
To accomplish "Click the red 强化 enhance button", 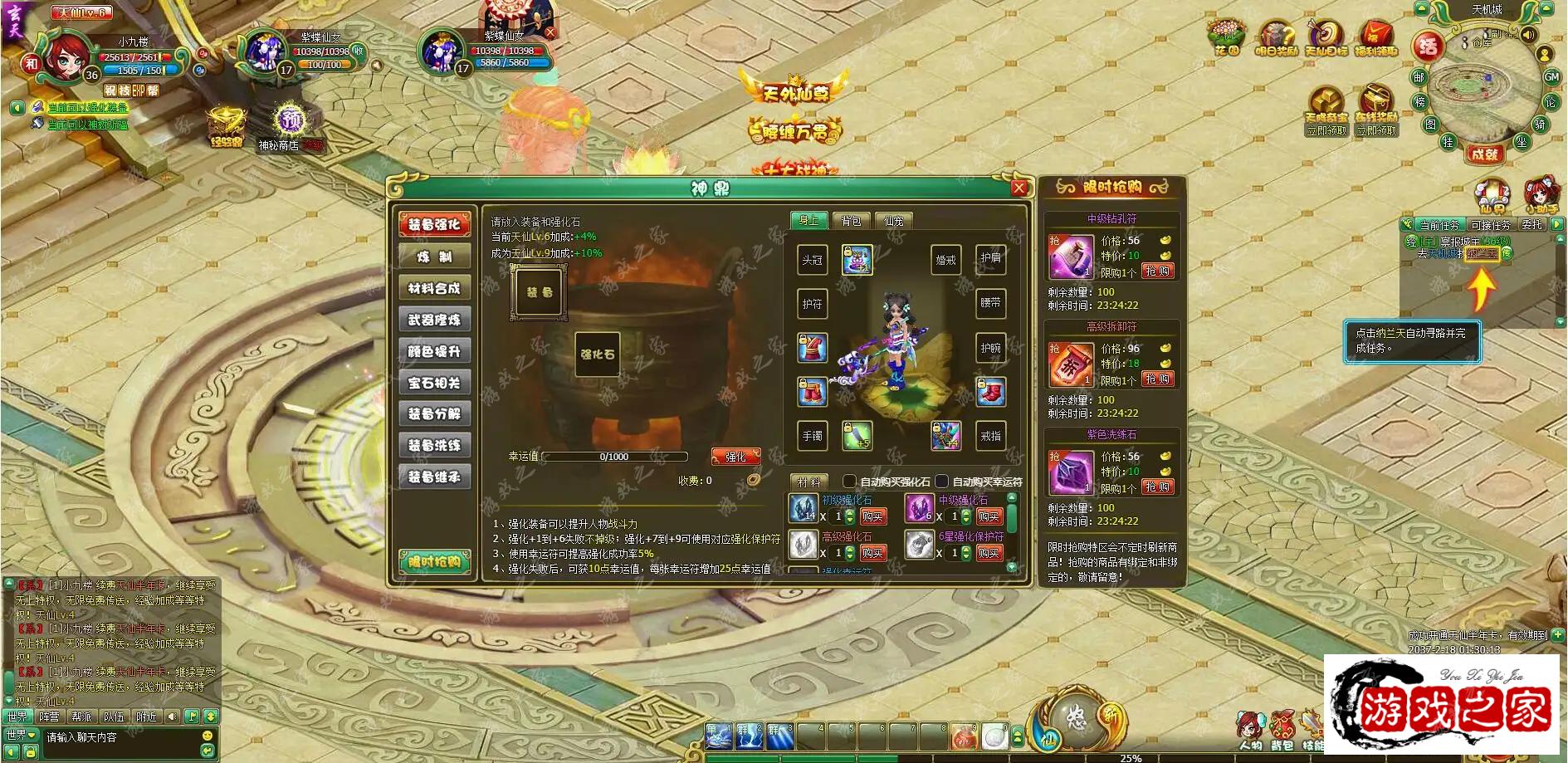I will [x=735, y=457].
